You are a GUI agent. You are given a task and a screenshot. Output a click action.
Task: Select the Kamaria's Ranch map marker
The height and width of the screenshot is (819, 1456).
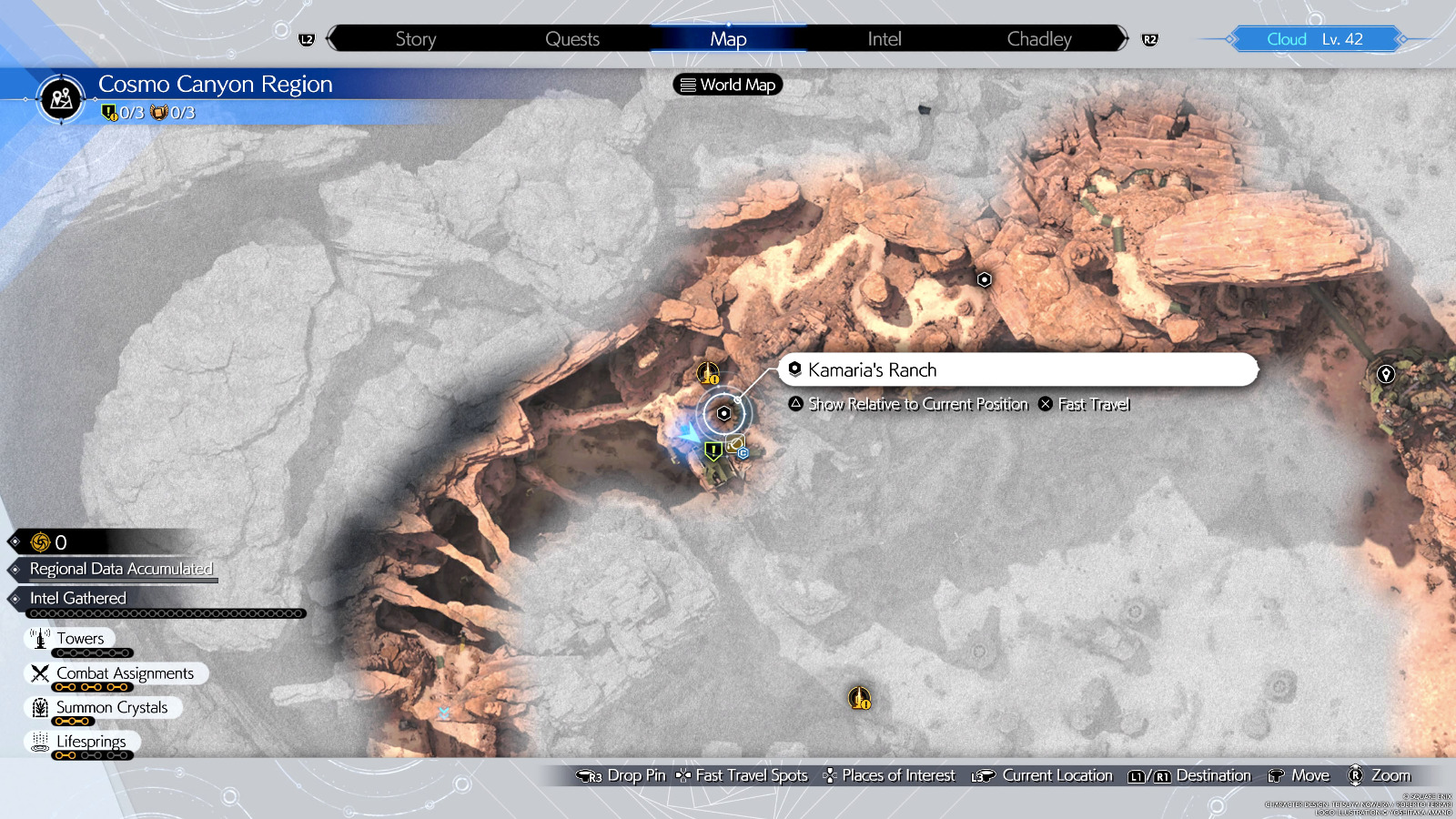coord(724,413)
